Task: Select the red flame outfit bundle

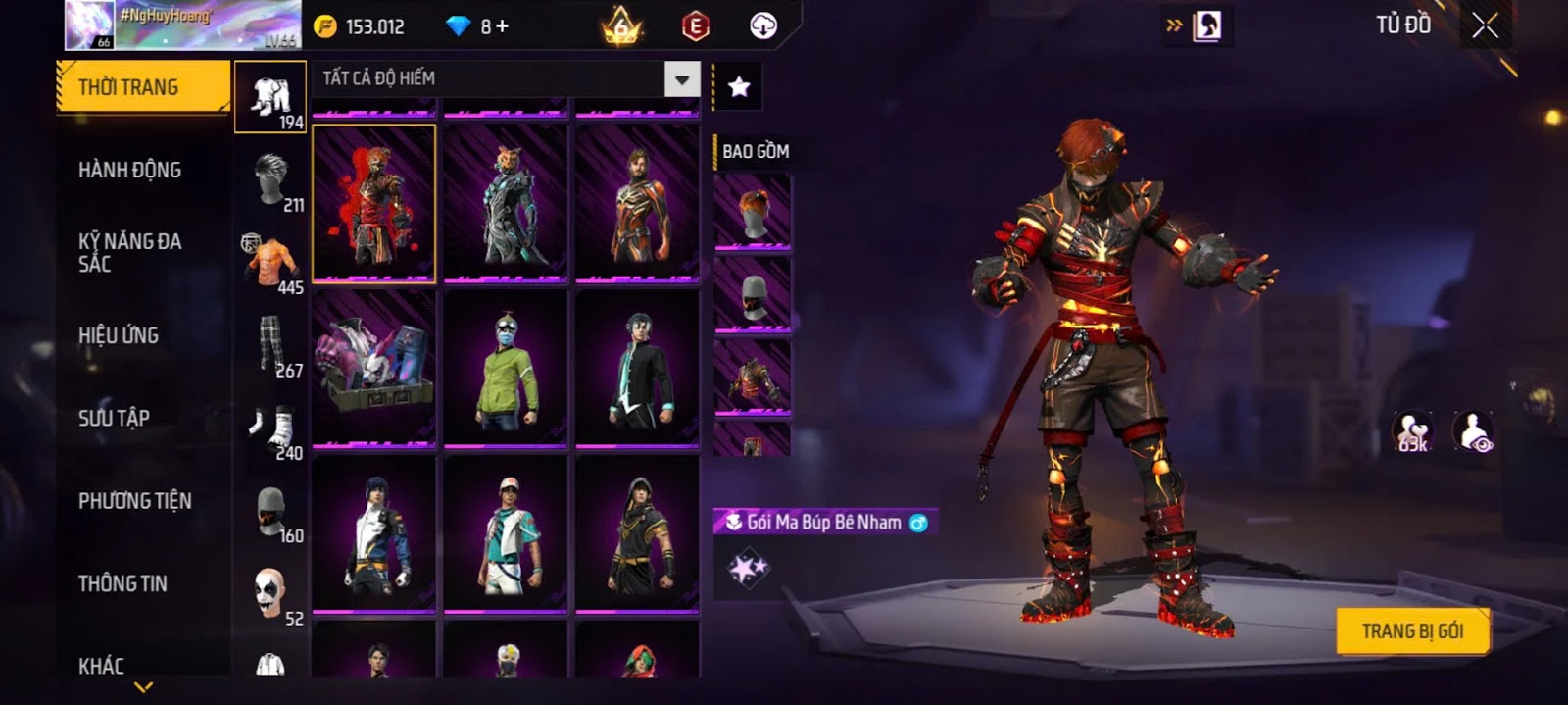Action: pos(373,203)
